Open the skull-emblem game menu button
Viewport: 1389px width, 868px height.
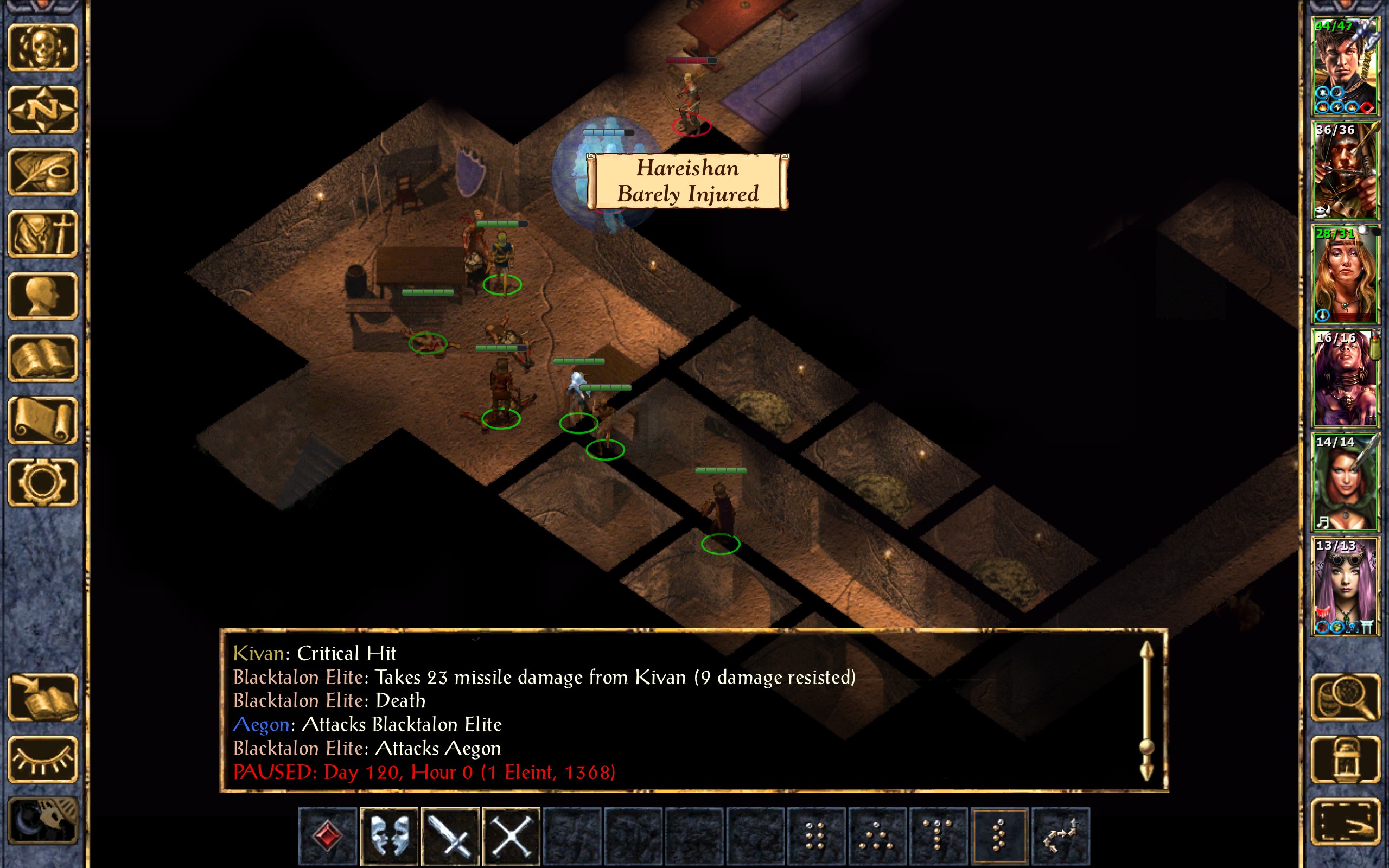pos(43,48)
